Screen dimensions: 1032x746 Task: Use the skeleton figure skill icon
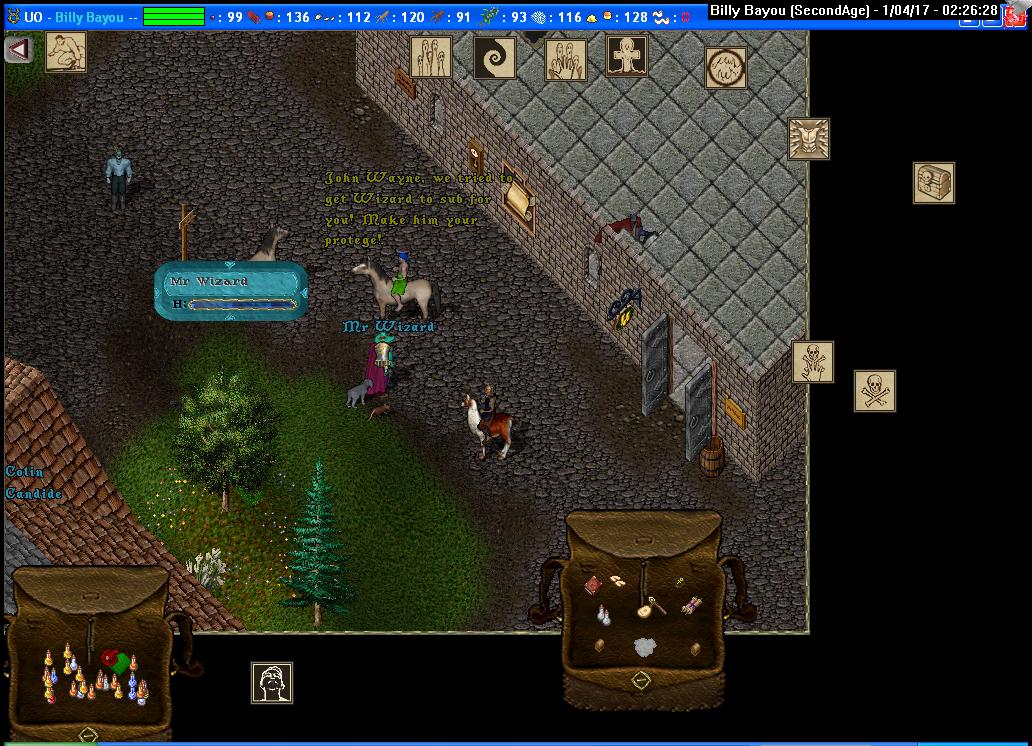click(x=812, y=362)
